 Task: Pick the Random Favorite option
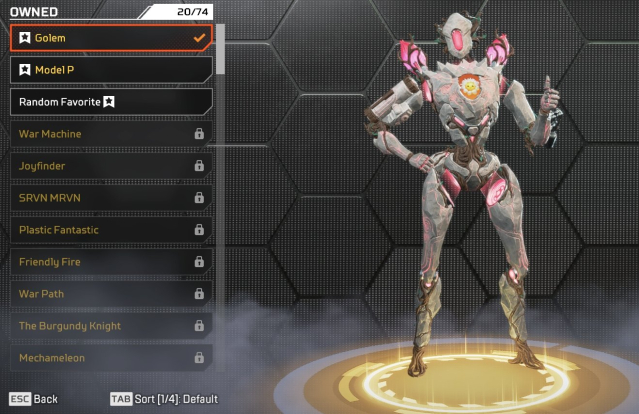click(x=110, y=102)
